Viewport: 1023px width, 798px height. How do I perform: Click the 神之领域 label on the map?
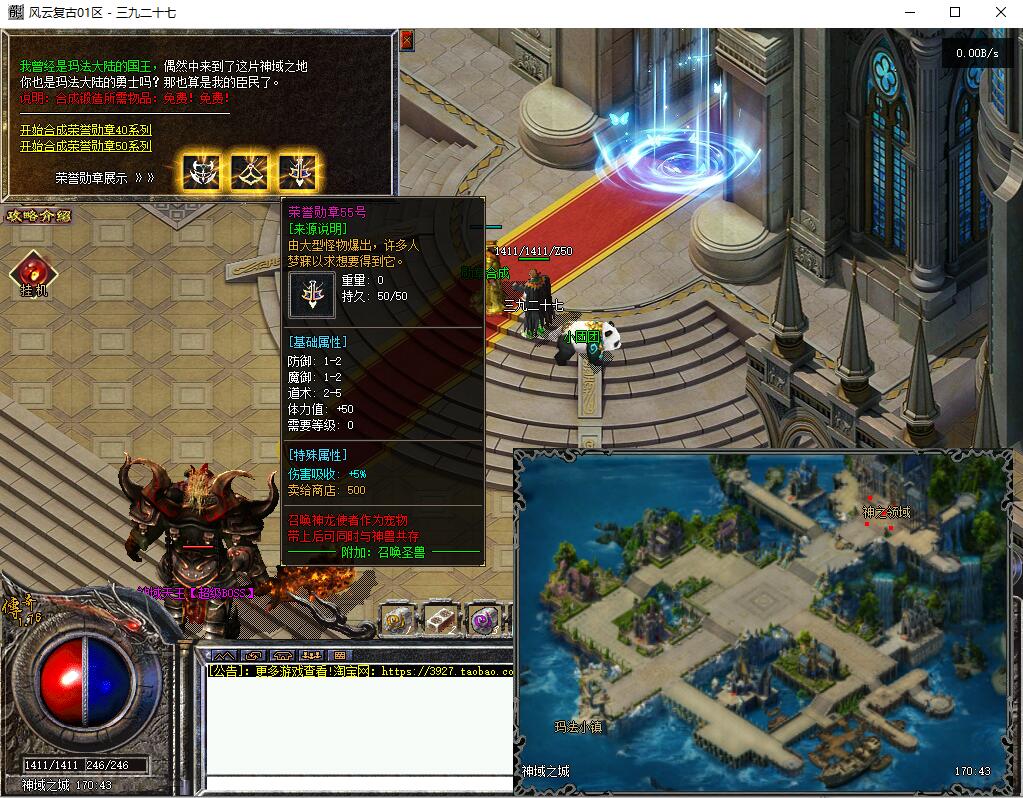(886, 513)
